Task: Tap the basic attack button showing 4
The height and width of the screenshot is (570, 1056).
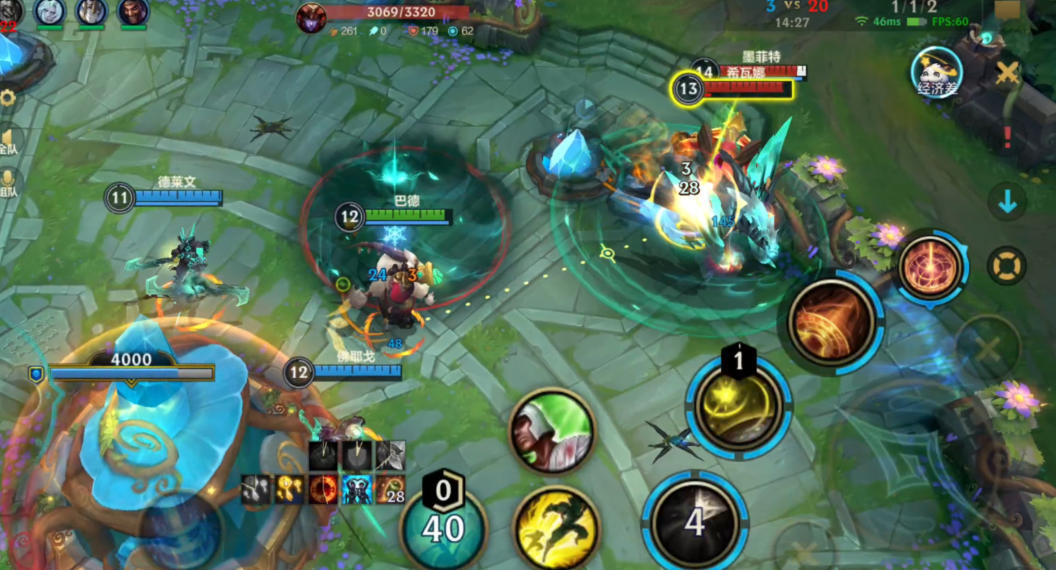Action: 694,520
